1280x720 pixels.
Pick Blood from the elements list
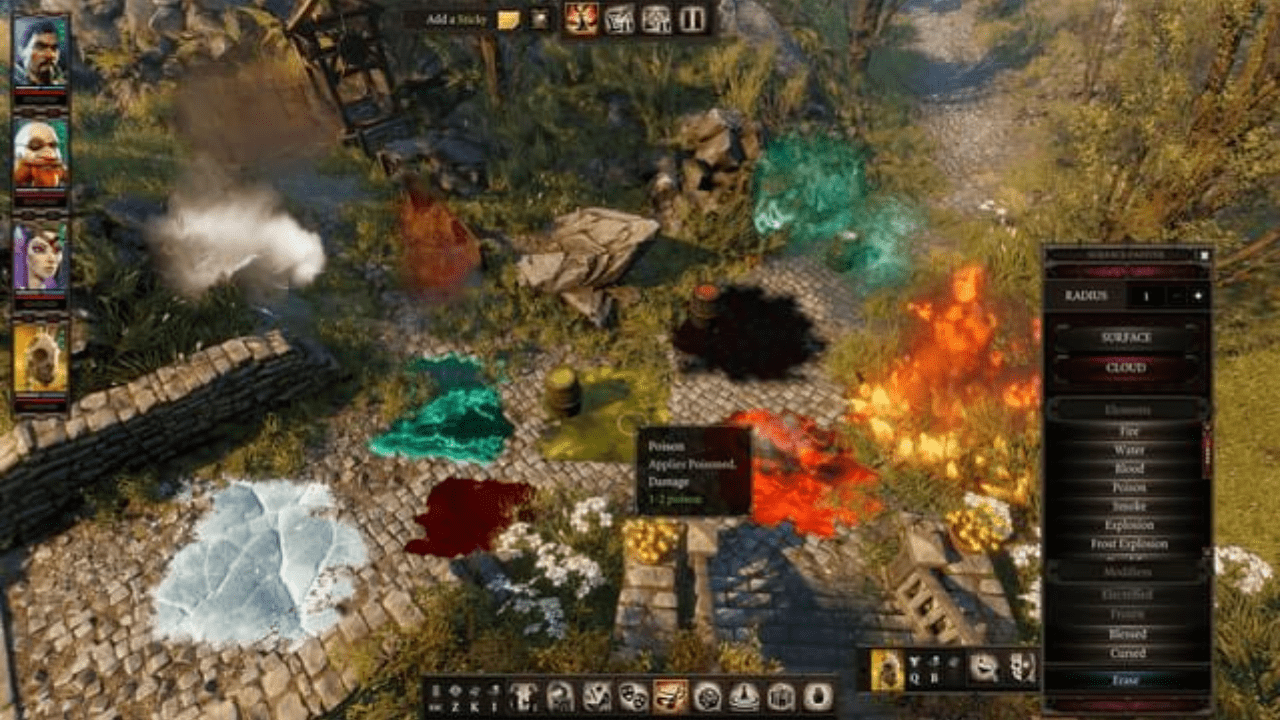[1128, 469]
